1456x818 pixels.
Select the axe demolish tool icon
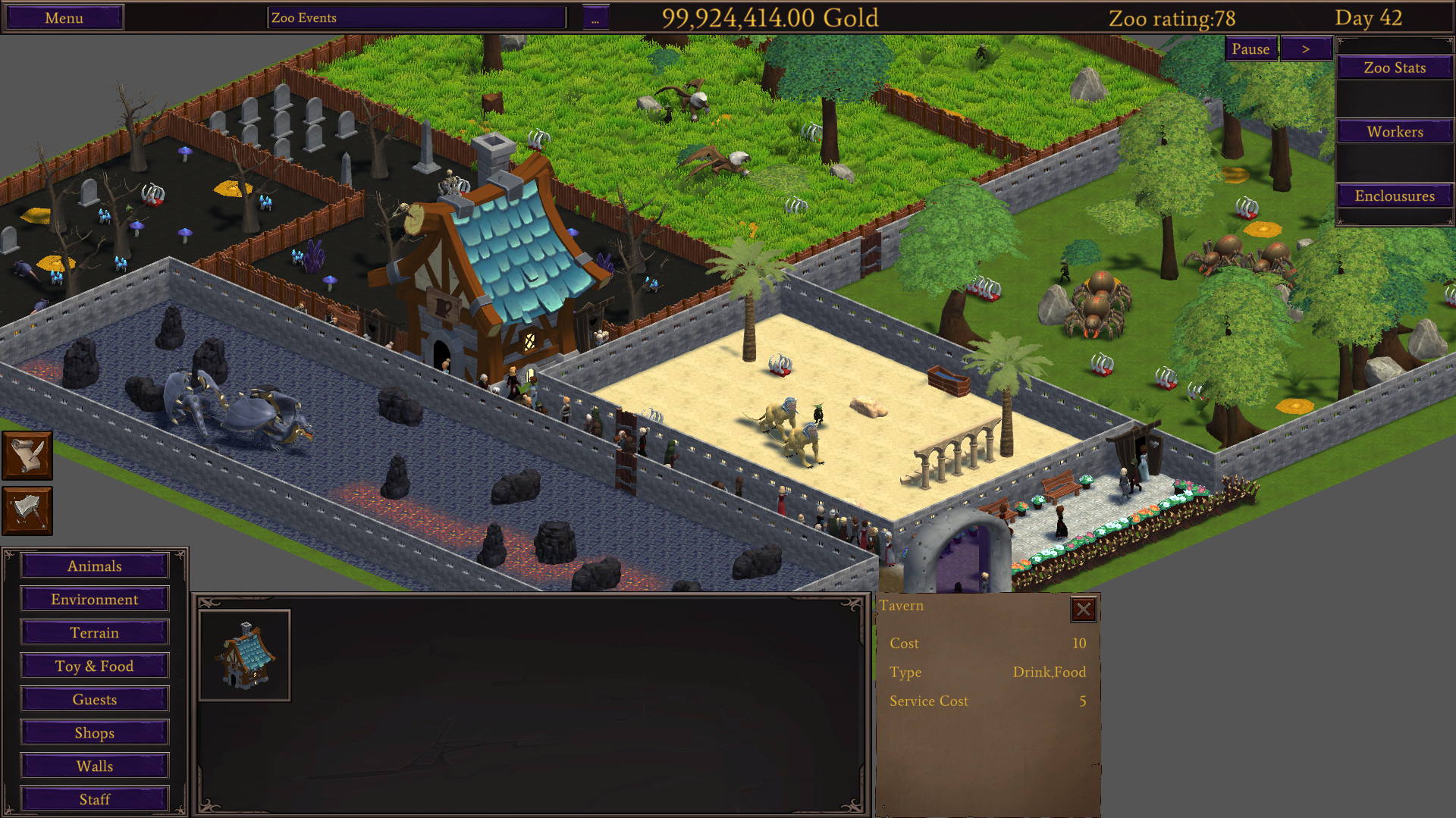coord(27,510)
